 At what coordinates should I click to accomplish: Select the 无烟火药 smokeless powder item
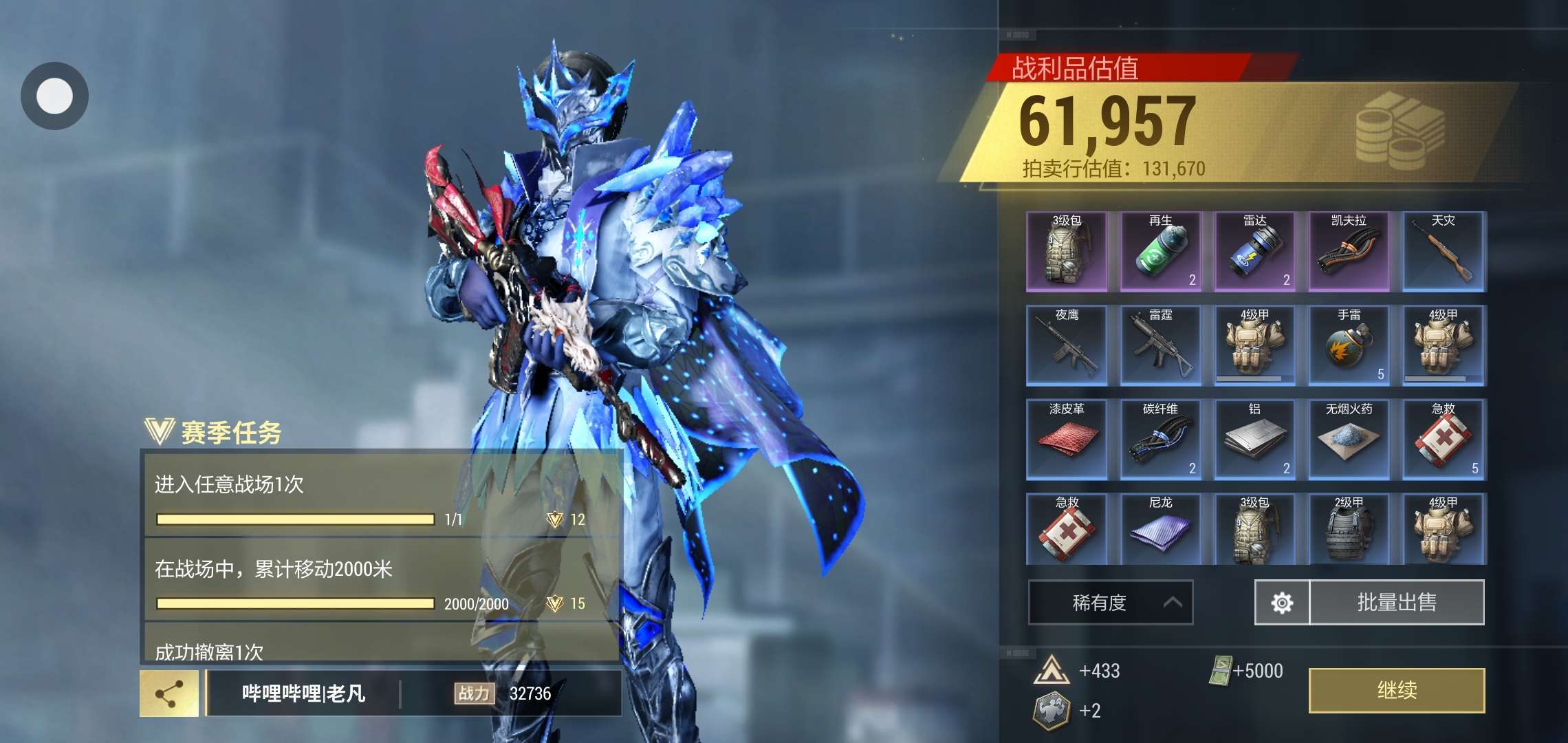point(1349,440)
